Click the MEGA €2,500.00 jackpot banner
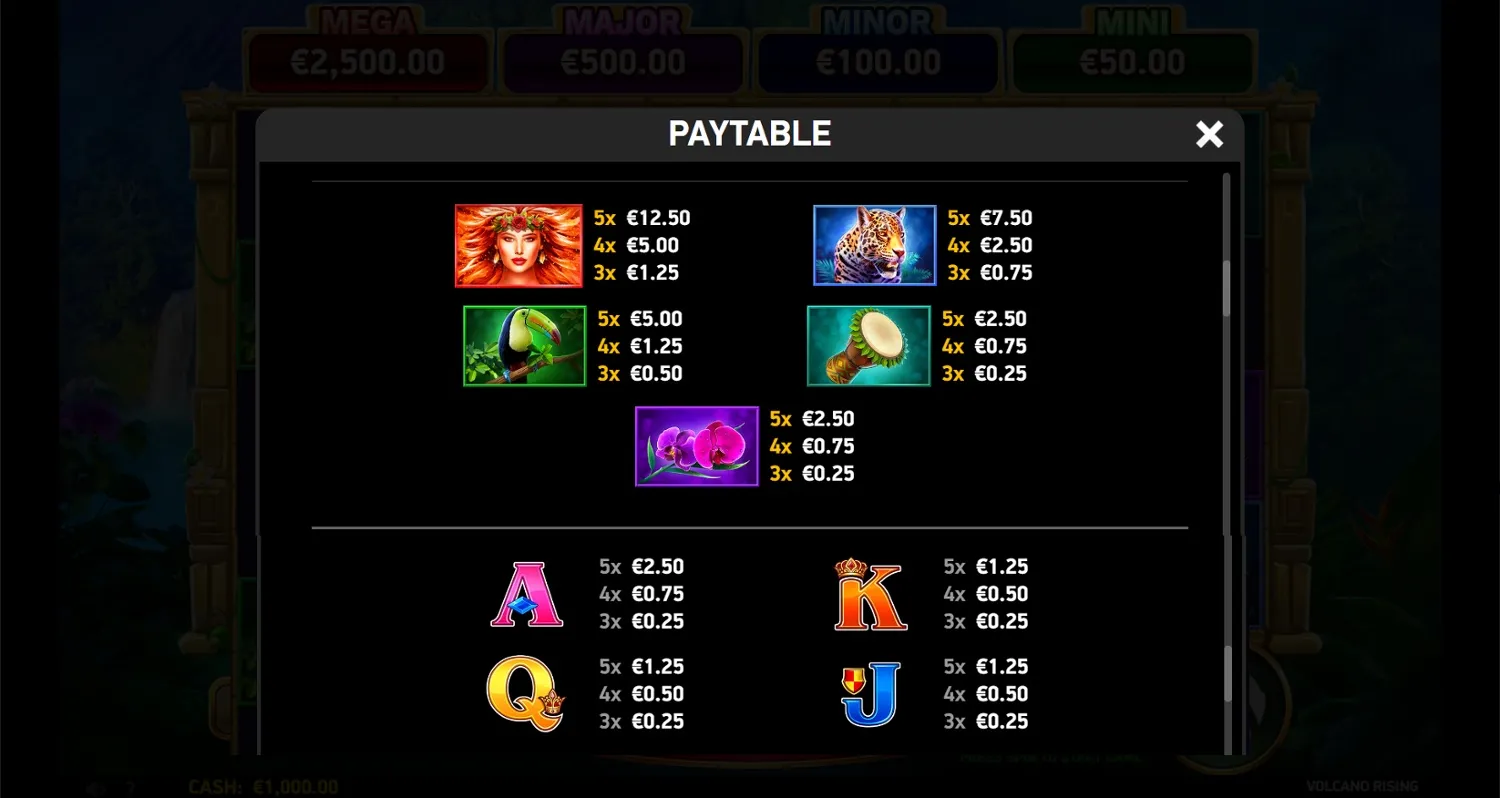1500x798 pixels. [367, 61]
